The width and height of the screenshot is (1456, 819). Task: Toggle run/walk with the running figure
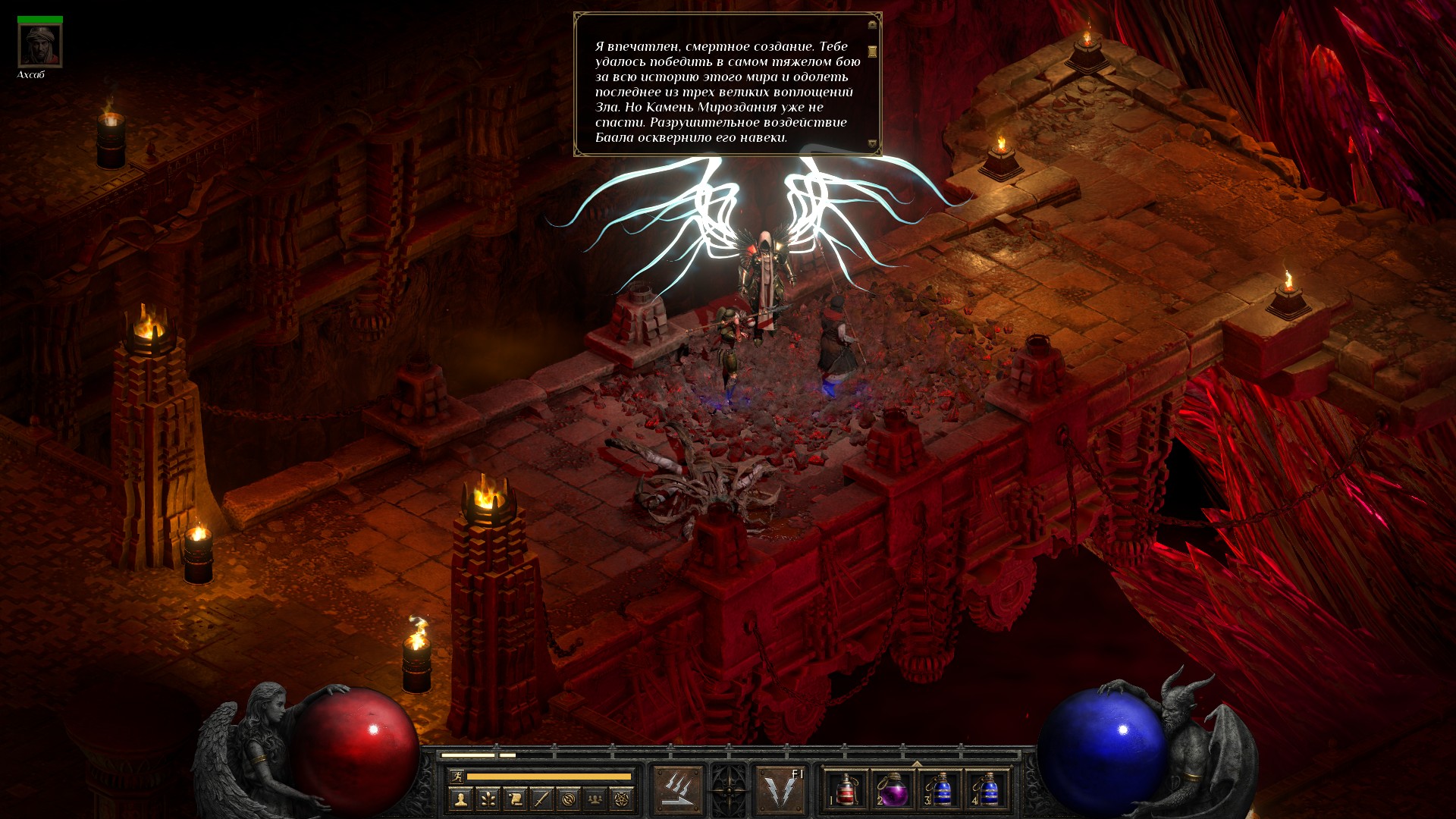coord(456,777)
